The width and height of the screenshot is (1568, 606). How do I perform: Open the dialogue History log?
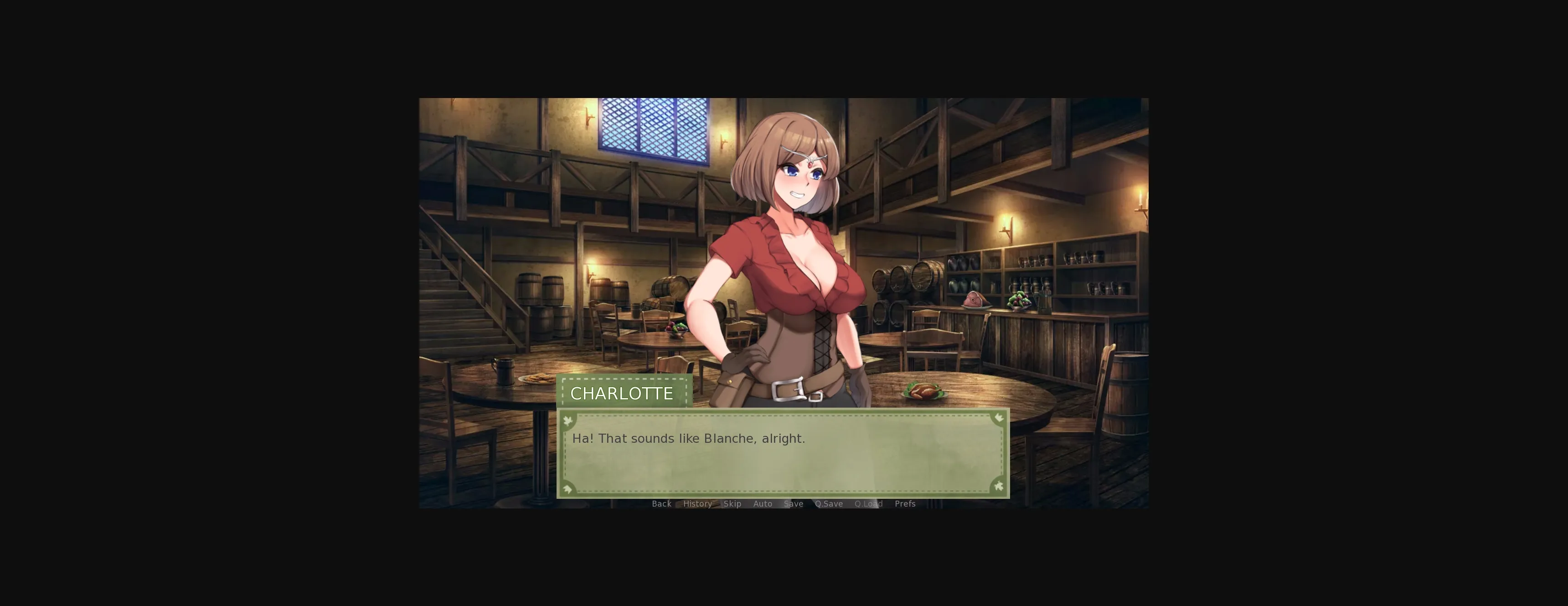point(697,504)
